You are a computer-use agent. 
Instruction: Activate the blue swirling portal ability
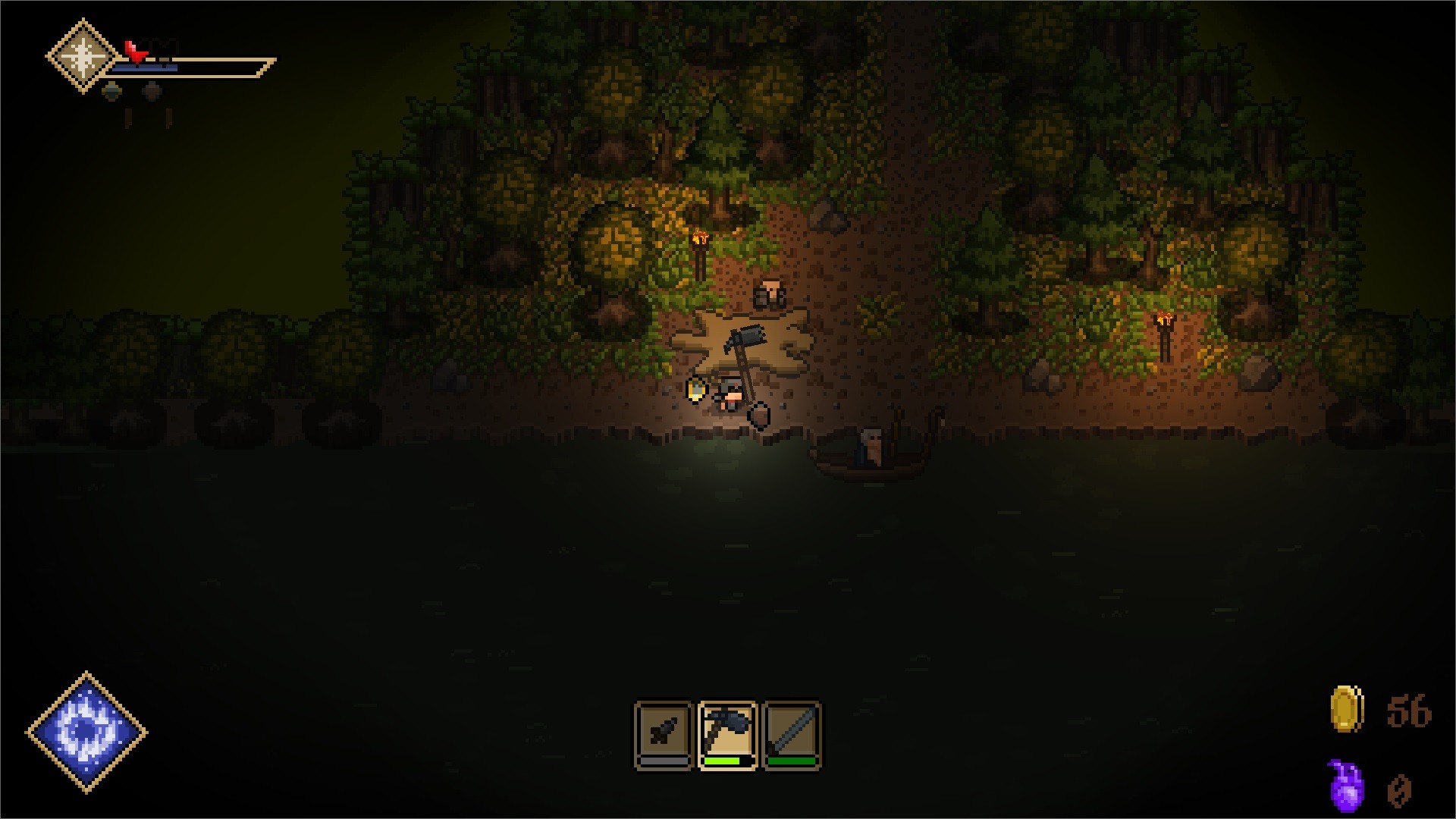pyautogui.click(x=87, y=732)
